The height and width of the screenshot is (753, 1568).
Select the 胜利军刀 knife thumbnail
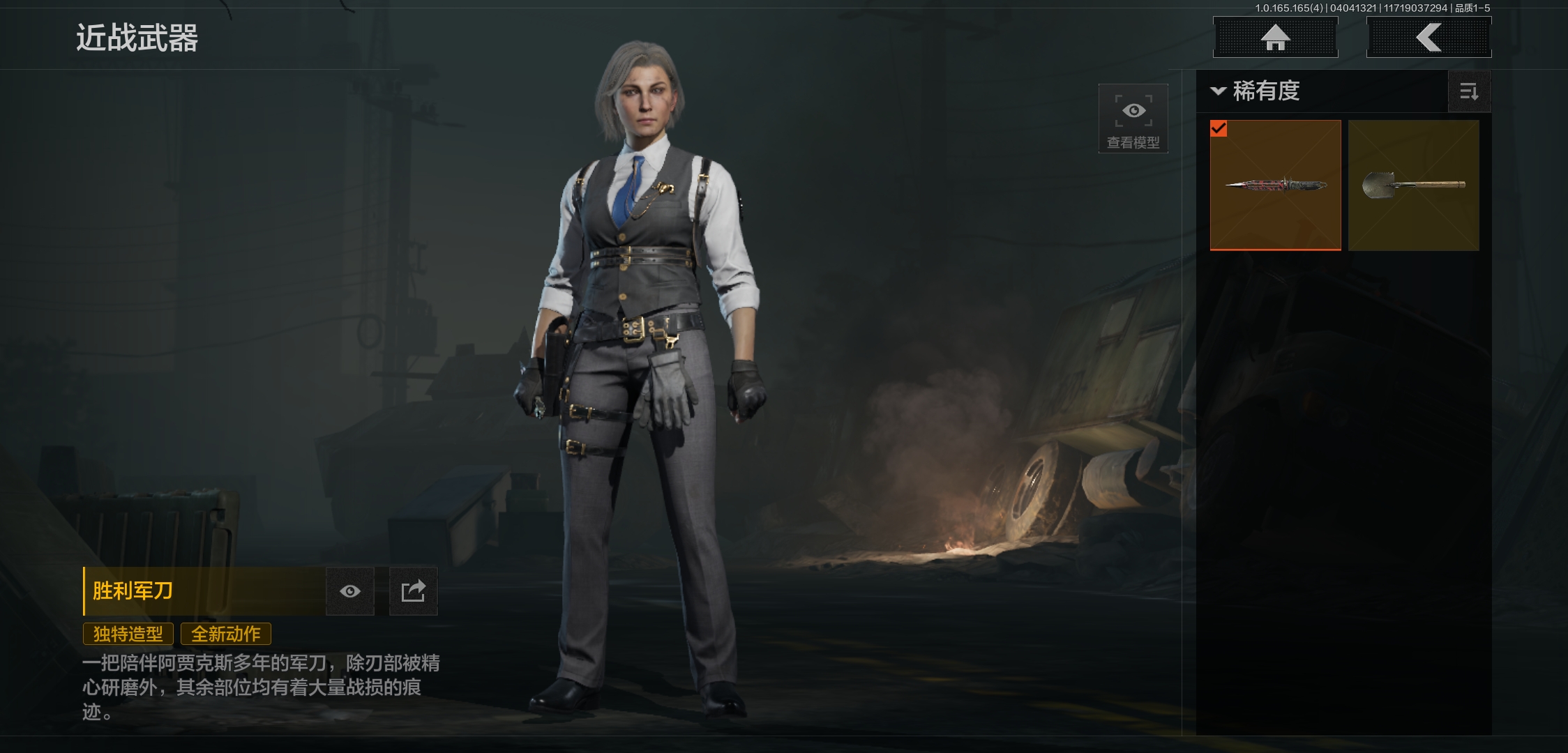tap(1275, 185)
